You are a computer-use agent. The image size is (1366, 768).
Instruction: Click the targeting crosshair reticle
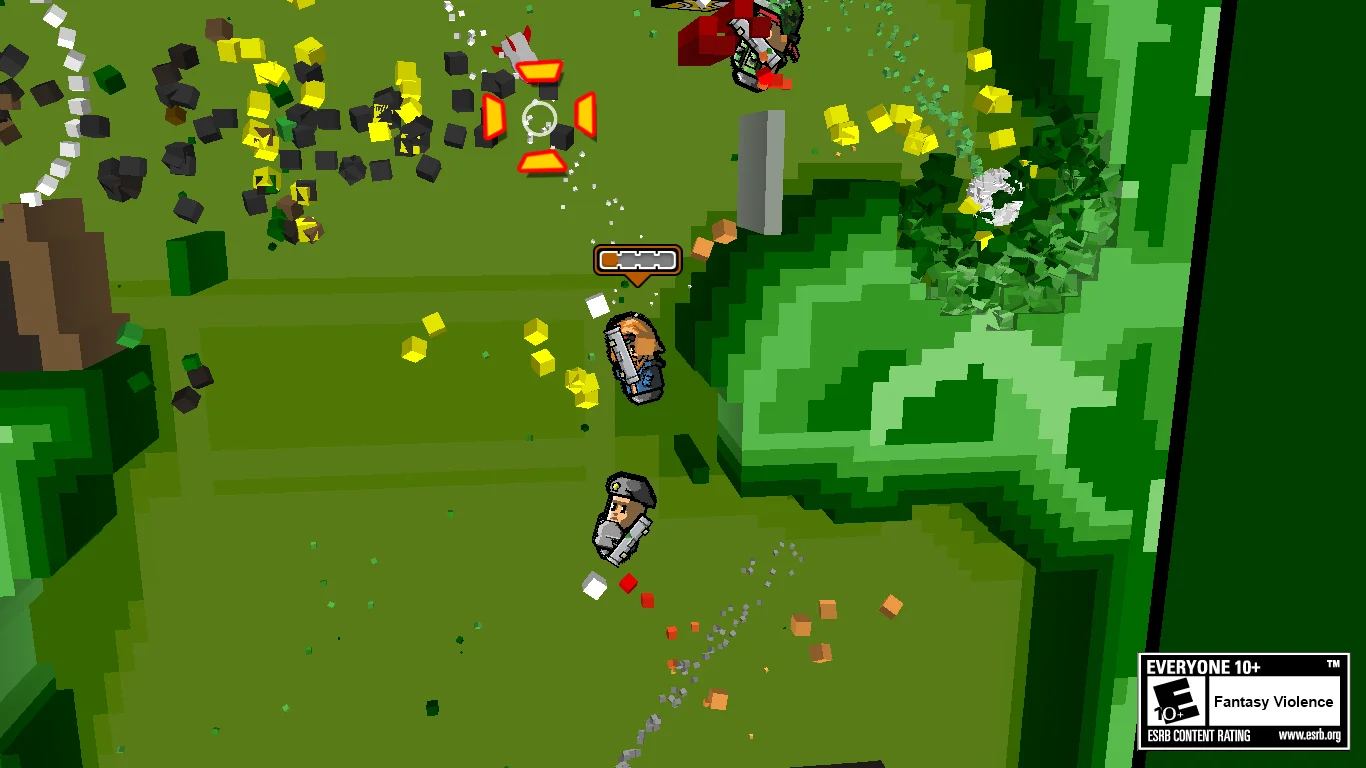point(538,118)
